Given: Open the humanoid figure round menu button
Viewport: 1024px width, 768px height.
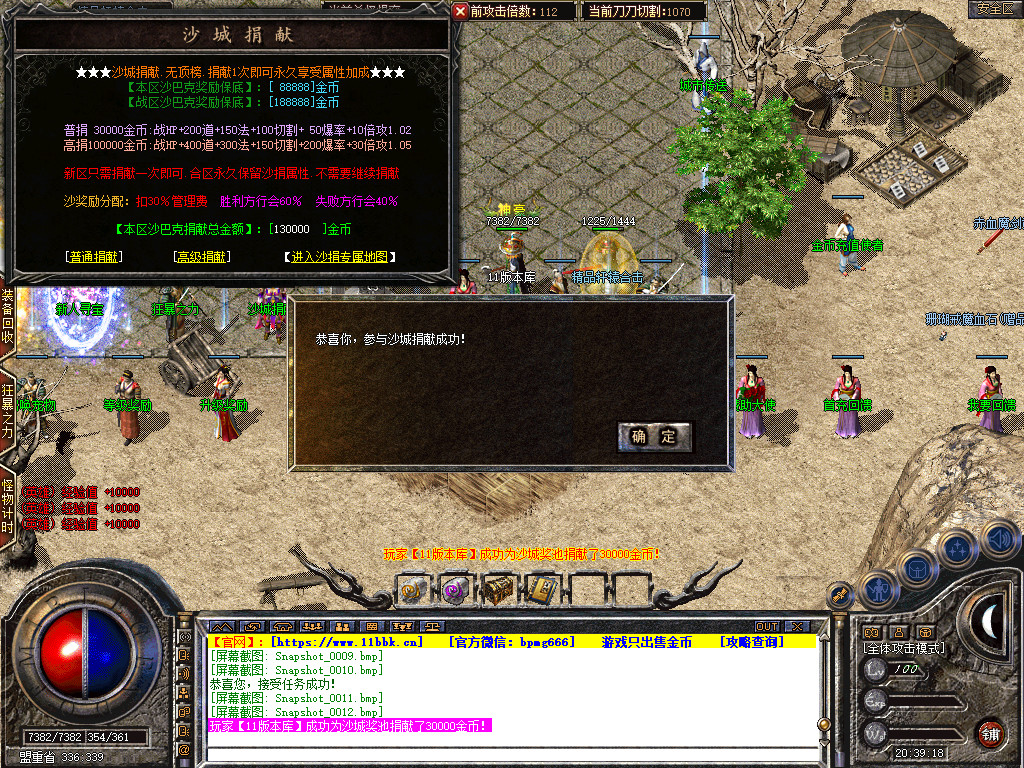Looking at the screenshot, I should 876,589.
